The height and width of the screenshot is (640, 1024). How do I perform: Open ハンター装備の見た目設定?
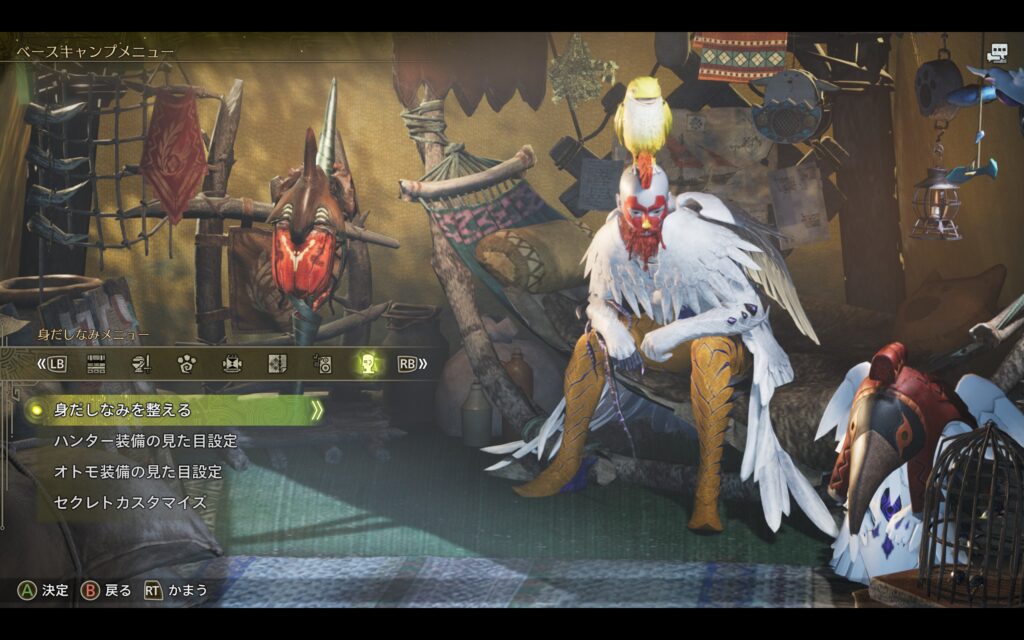pos(144,441)
